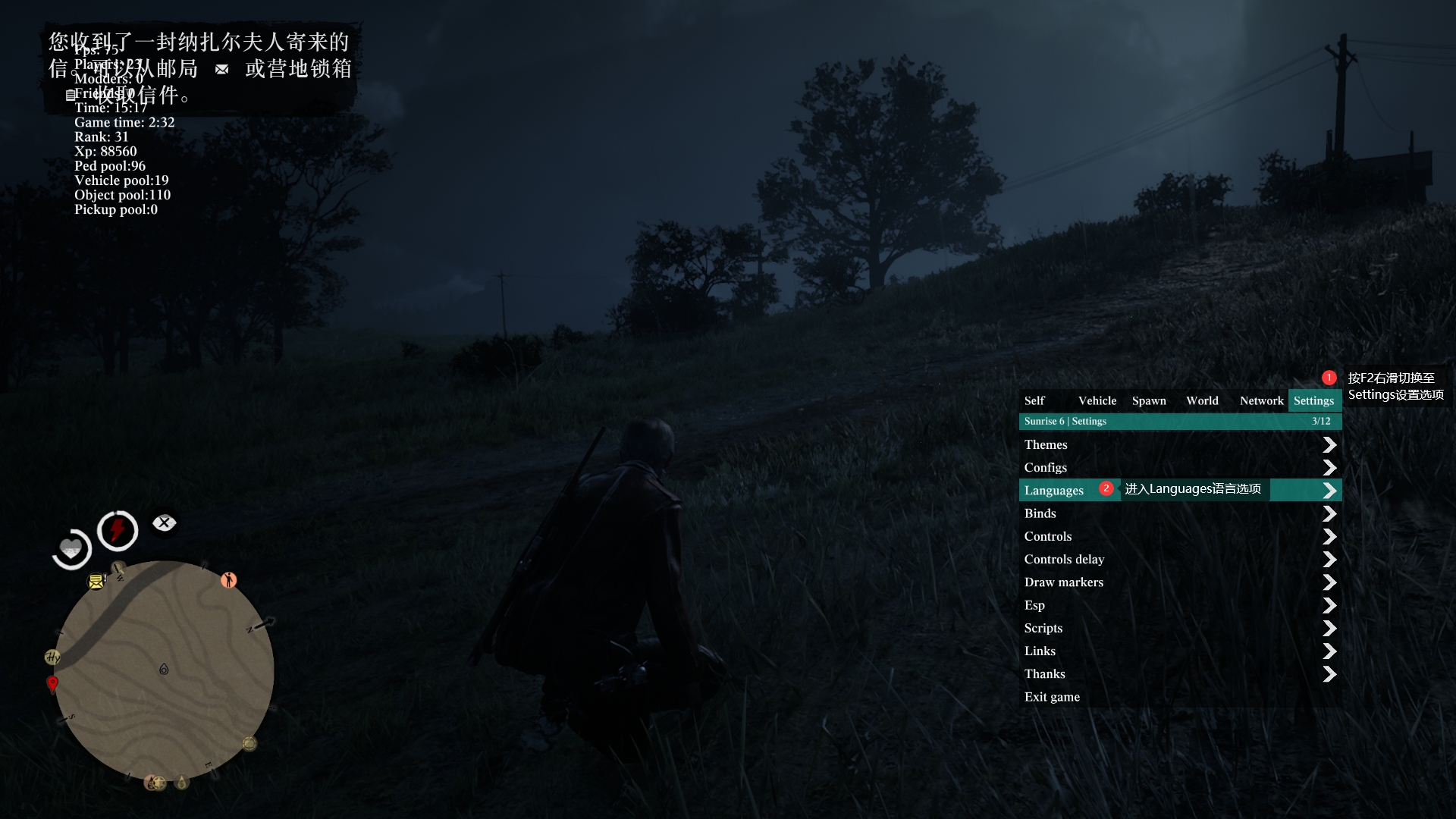Viewport: 1456px width, 819px height.
Task: Open the Esp submenu
Action: (1034, 605)
